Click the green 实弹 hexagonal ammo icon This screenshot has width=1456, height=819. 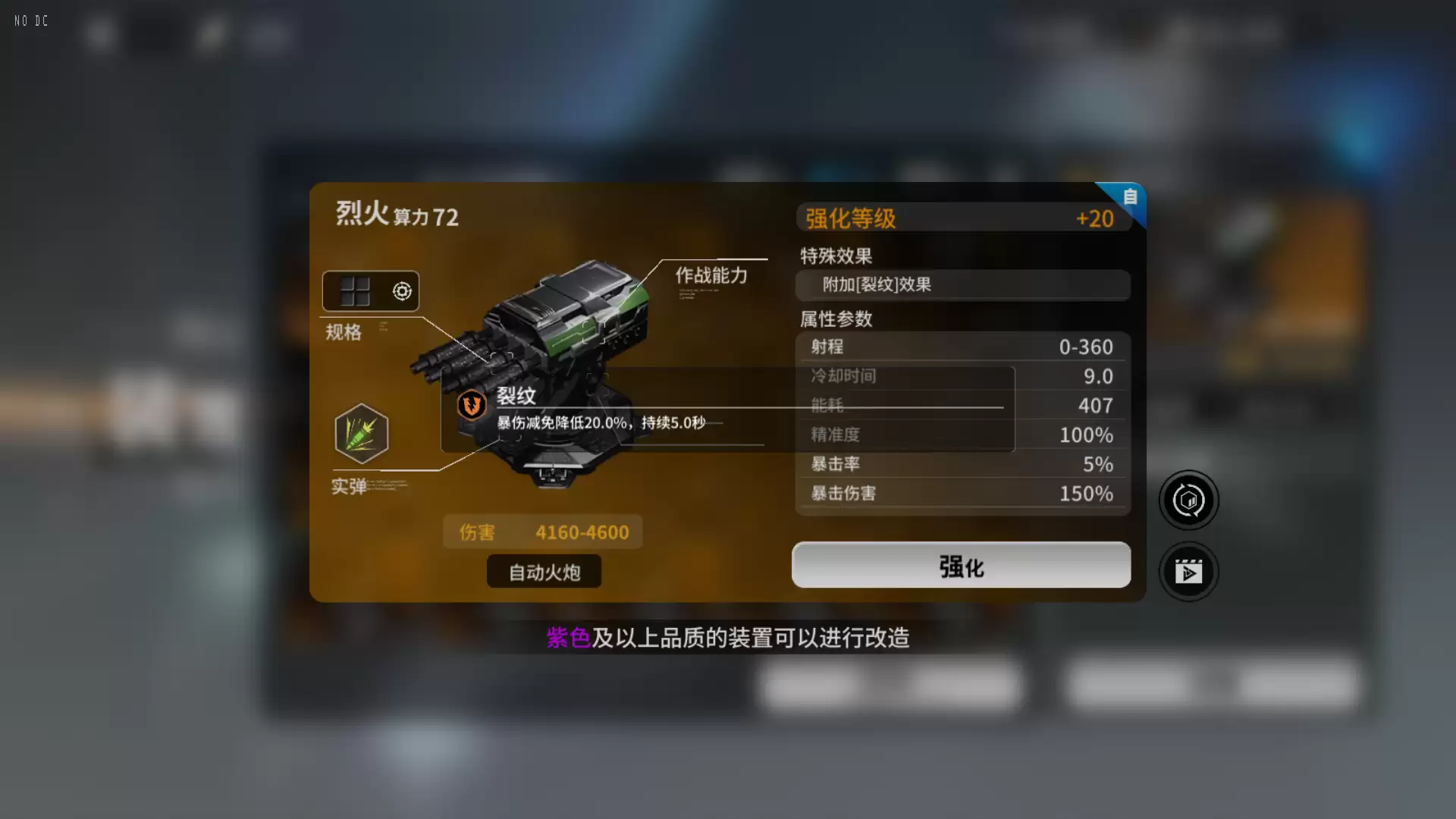360,433
